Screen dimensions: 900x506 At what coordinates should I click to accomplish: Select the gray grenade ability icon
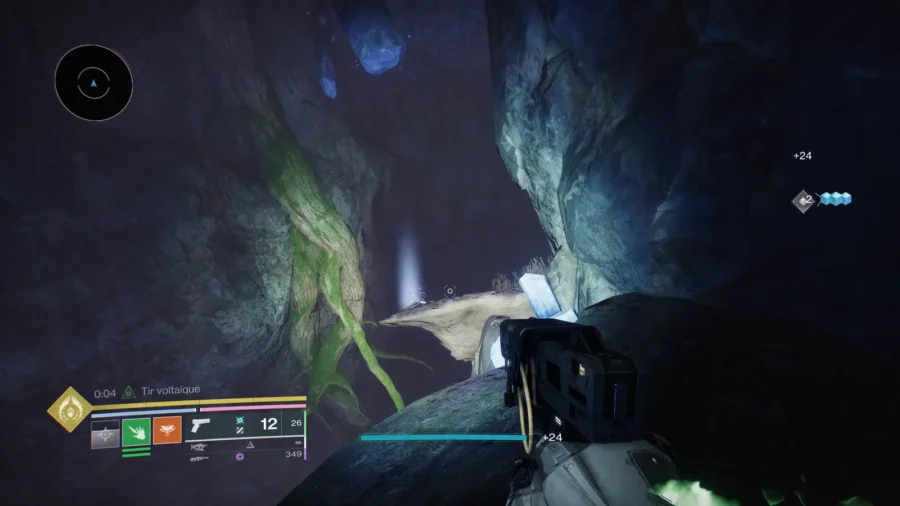pyautogui.click(x=105, y=432)
